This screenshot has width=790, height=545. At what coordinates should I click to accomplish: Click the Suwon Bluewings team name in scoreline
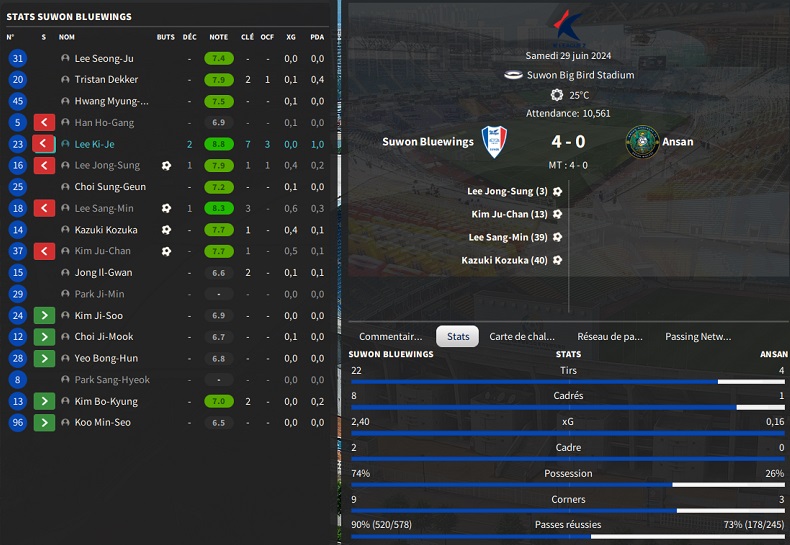pyautogui.click(x=428, y=142)
